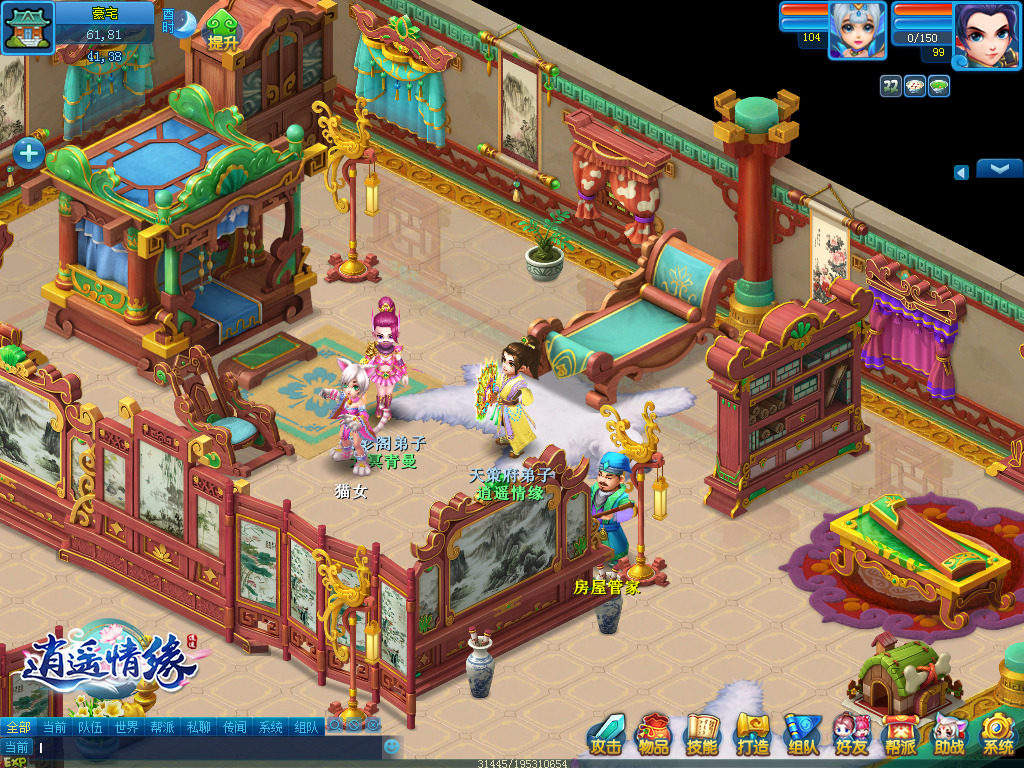Click the round blue plus button
Image resolution: width=1024 pixels, height=768 pixels.
pos(28,153)
